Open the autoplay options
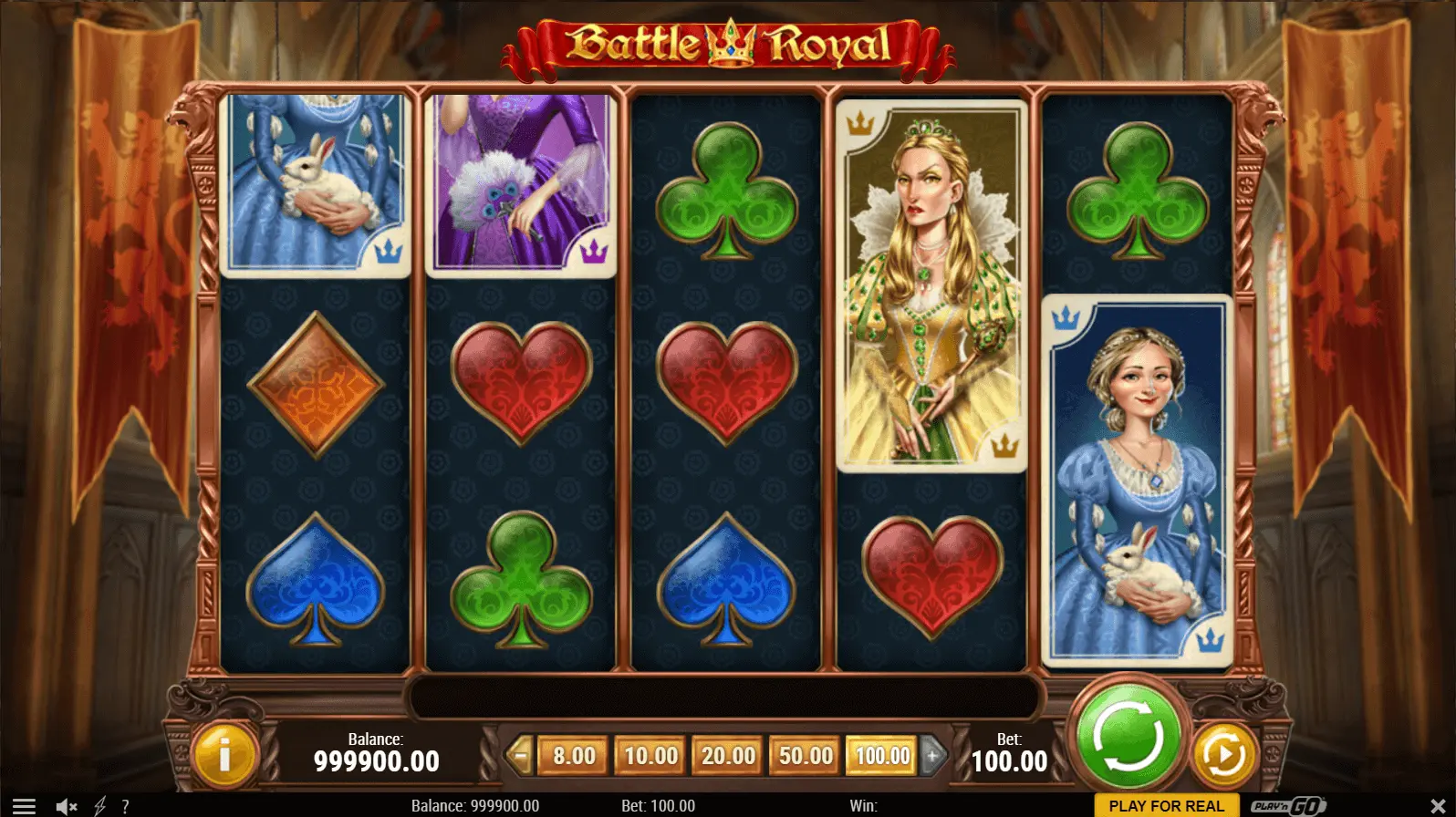 point(1222,754)
